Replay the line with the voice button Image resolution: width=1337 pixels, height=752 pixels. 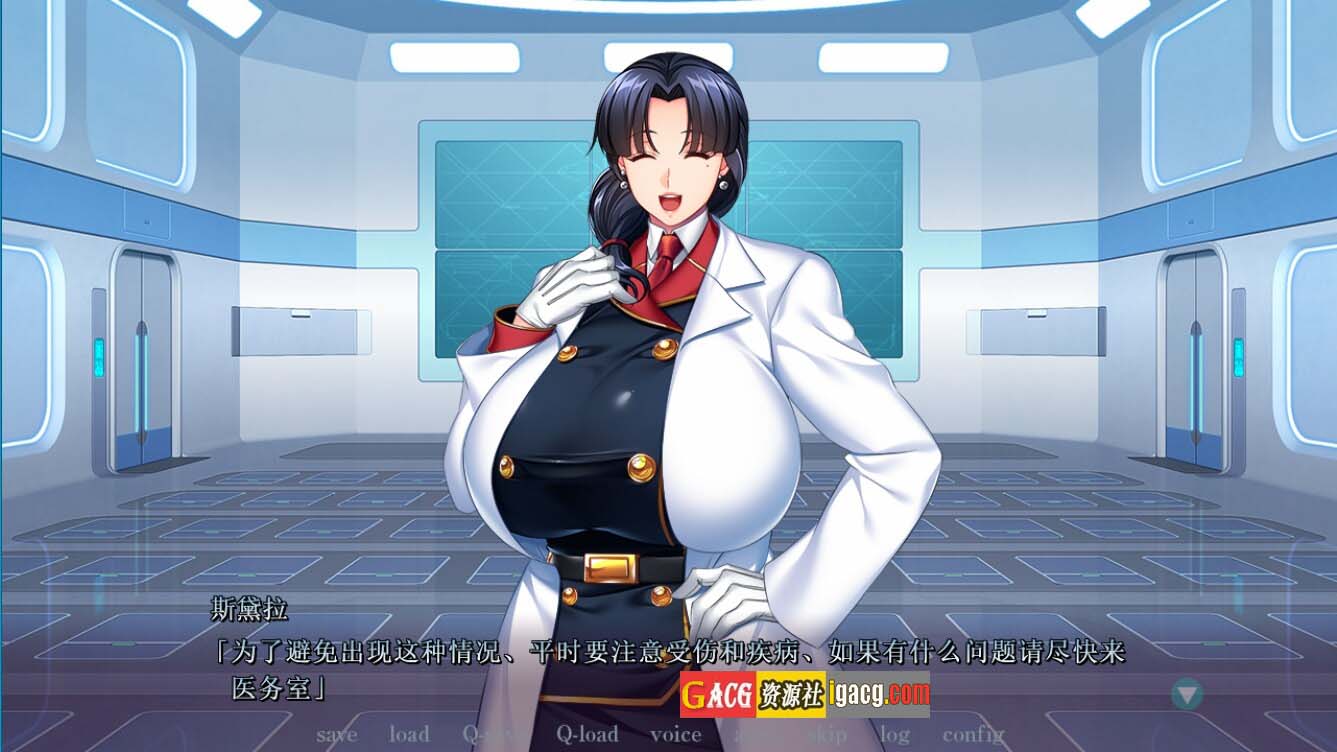(675, 735)
